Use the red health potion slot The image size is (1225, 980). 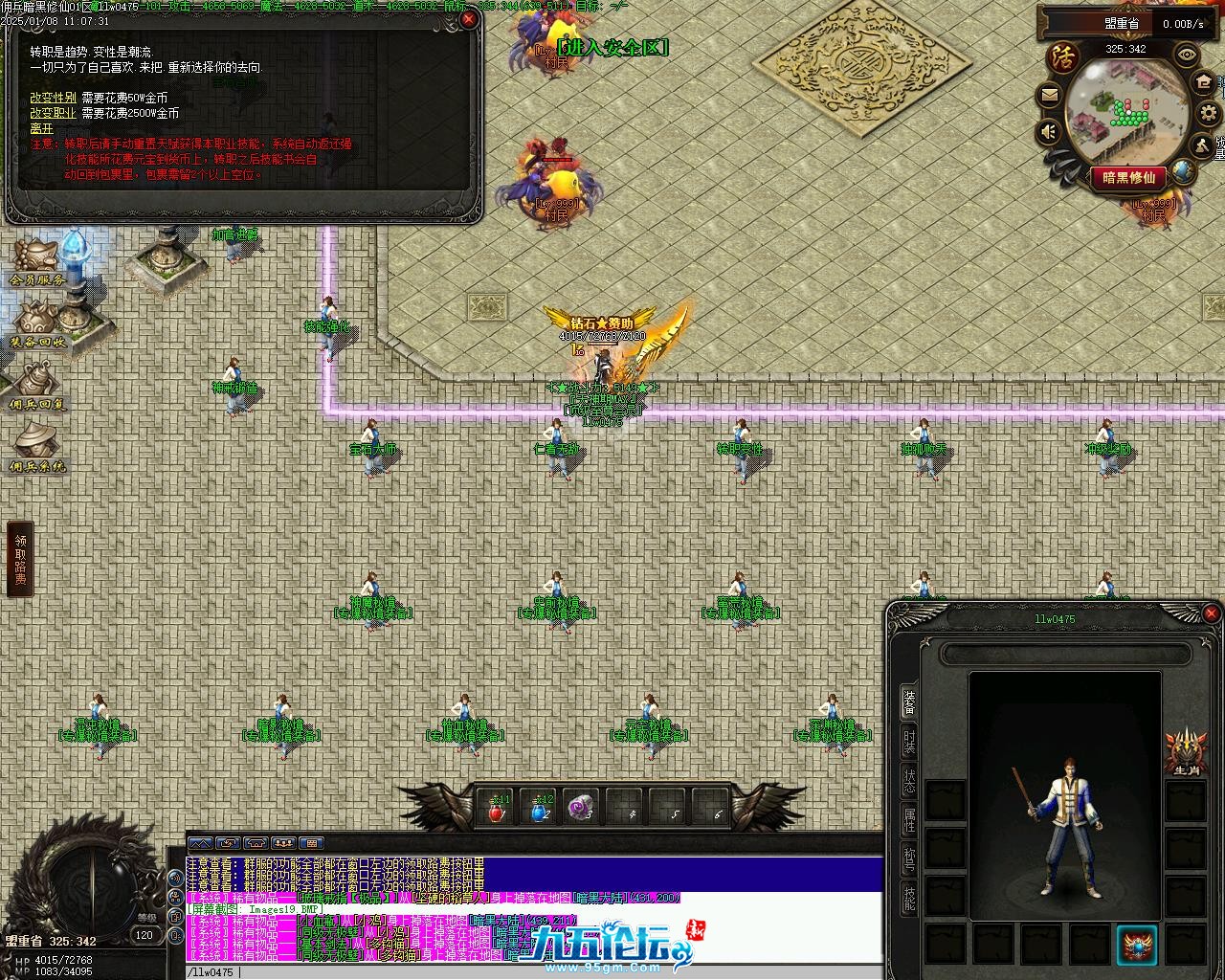click(497, 810)
